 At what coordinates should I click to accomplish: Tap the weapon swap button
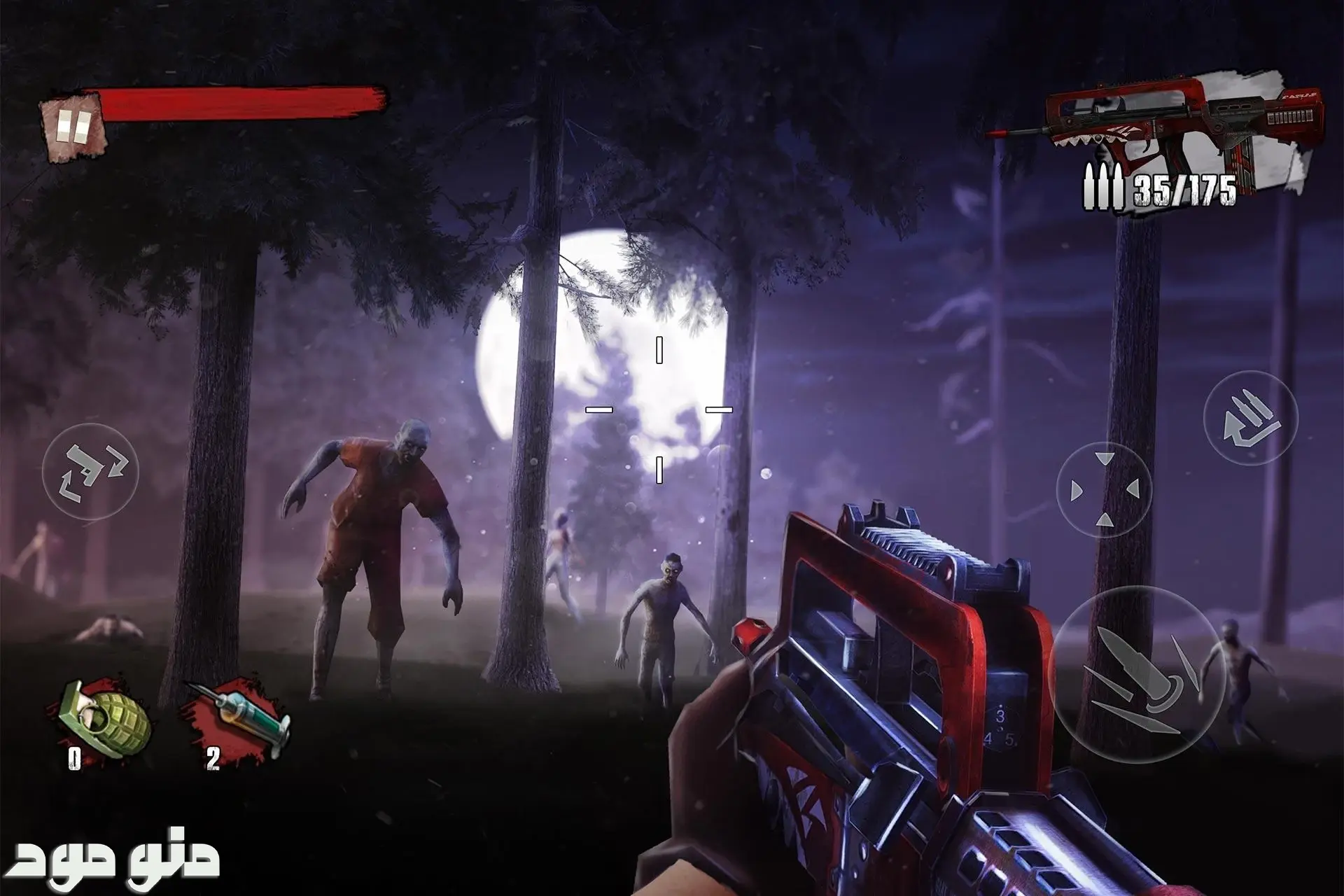pos(90,471)
